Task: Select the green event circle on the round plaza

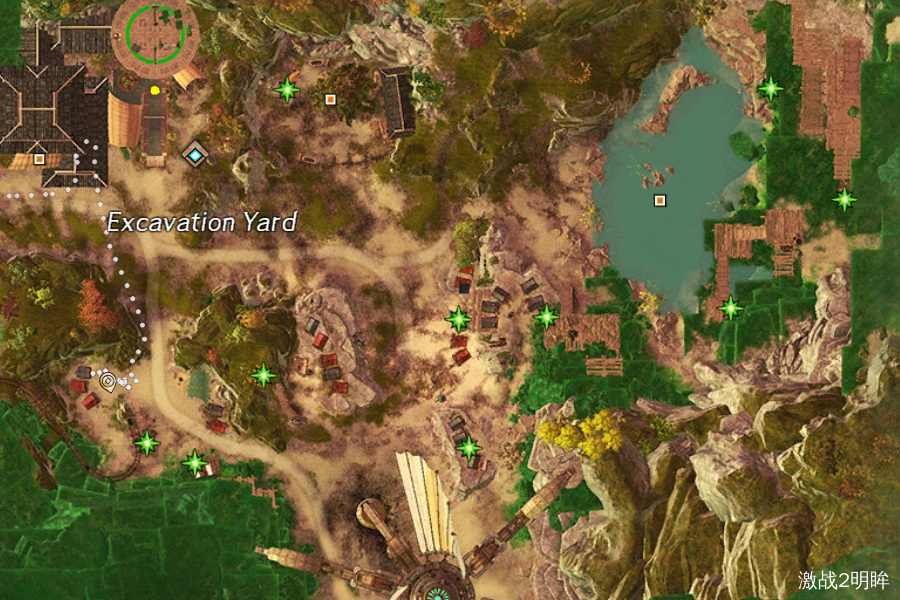Action: coord(154,33)
